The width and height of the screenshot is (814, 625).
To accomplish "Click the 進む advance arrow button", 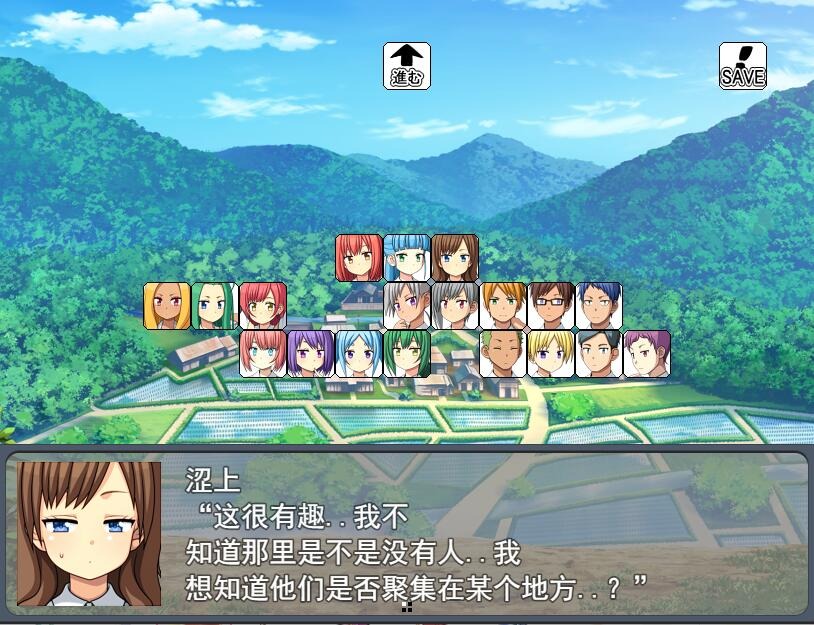I will click(407, 66).
